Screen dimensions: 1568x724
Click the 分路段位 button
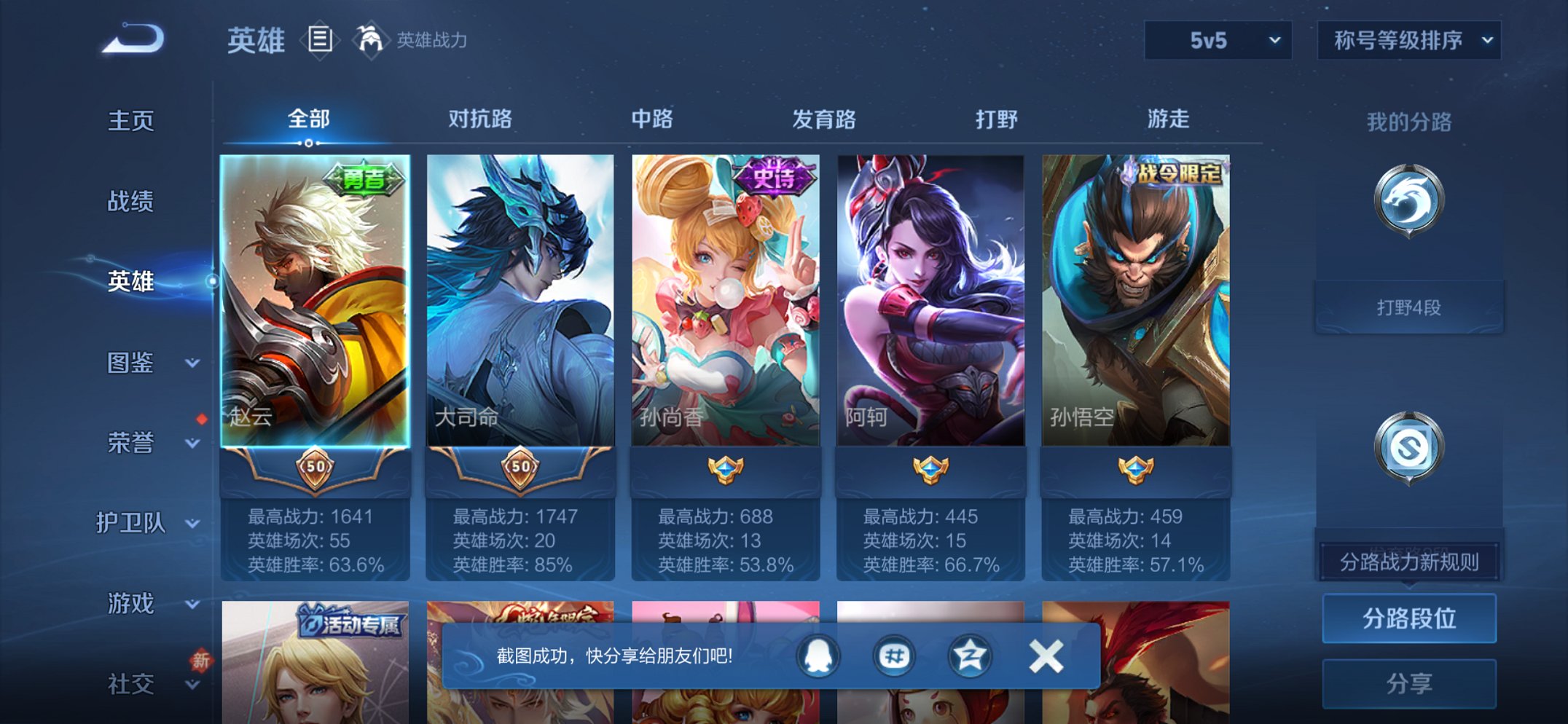pos(1408,618)
